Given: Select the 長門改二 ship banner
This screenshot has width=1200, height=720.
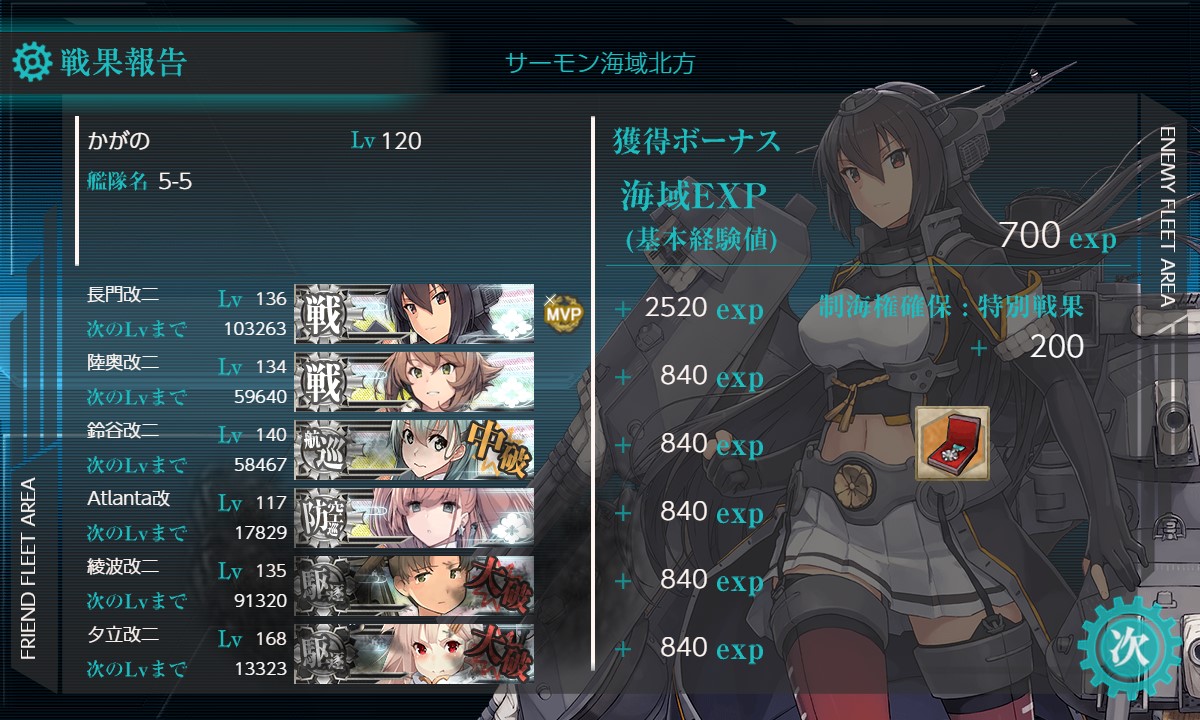Looking at the screenshot, I should click(x=414, y=313).
